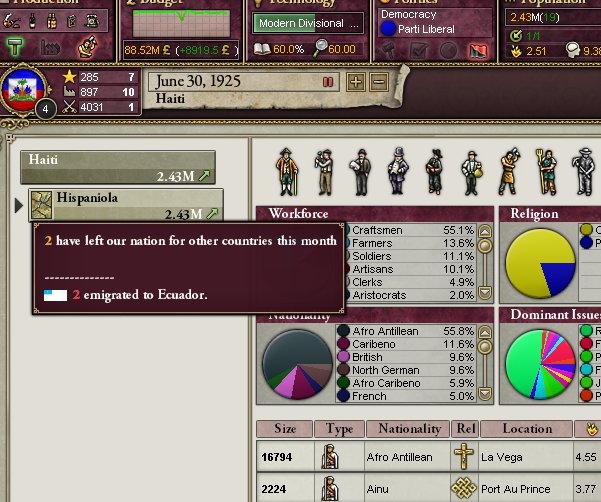
Task: Sort the pop list by Nationality column
Action: 410,429
